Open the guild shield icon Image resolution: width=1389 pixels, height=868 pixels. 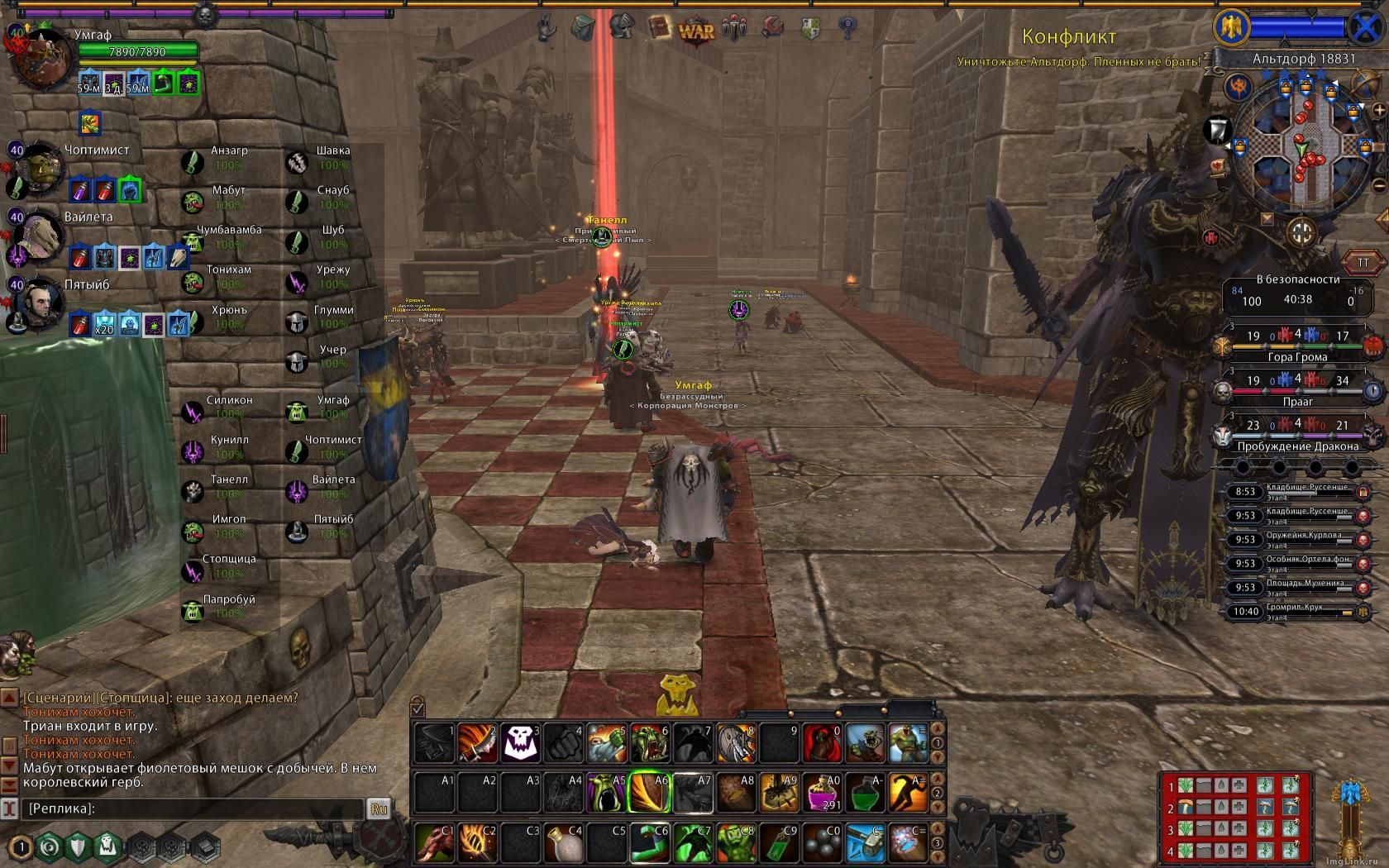(x=811, y=28)
